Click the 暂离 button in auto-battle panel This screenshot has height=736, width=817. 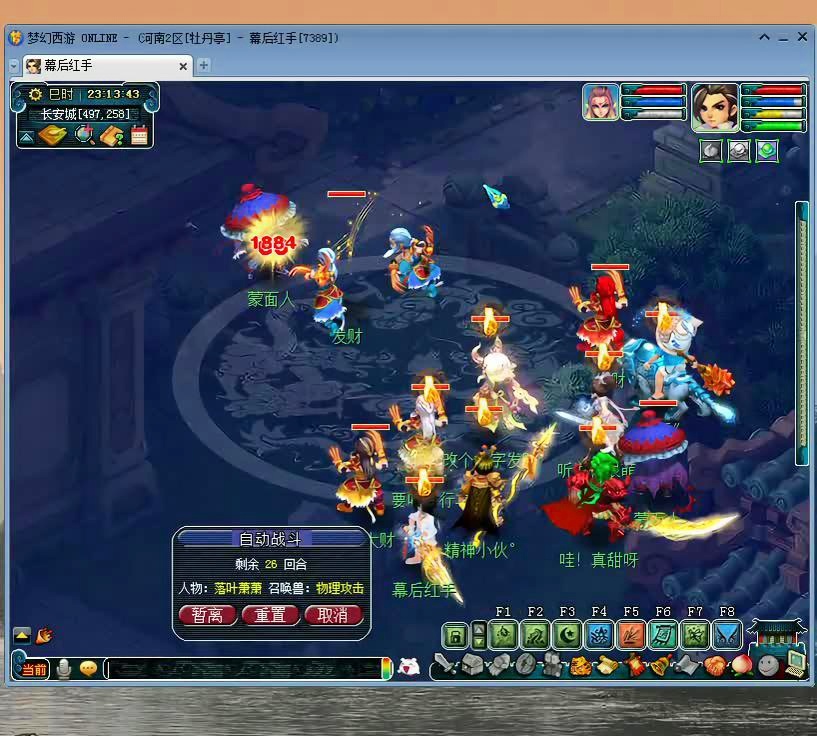coord(207,615)
